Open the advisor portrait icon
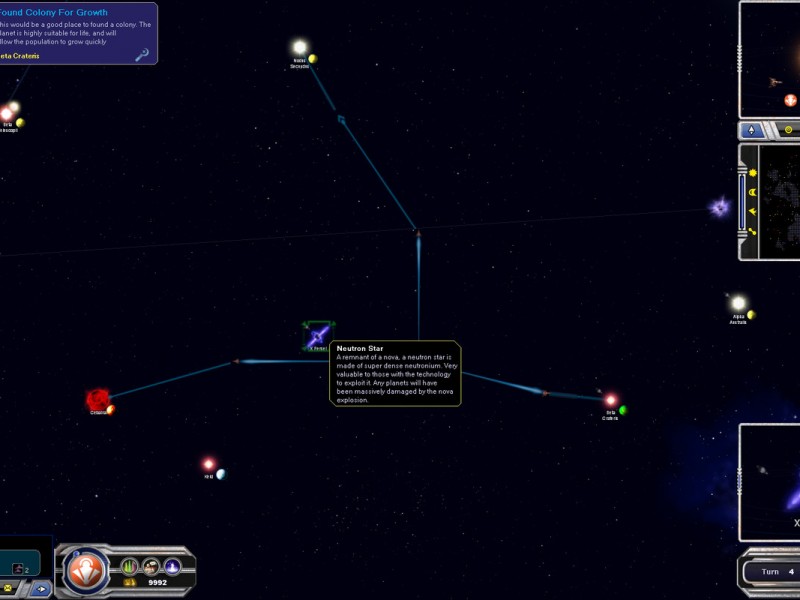Image resolution: width=800 pixels, height=600 pixels. coord(151,567)
